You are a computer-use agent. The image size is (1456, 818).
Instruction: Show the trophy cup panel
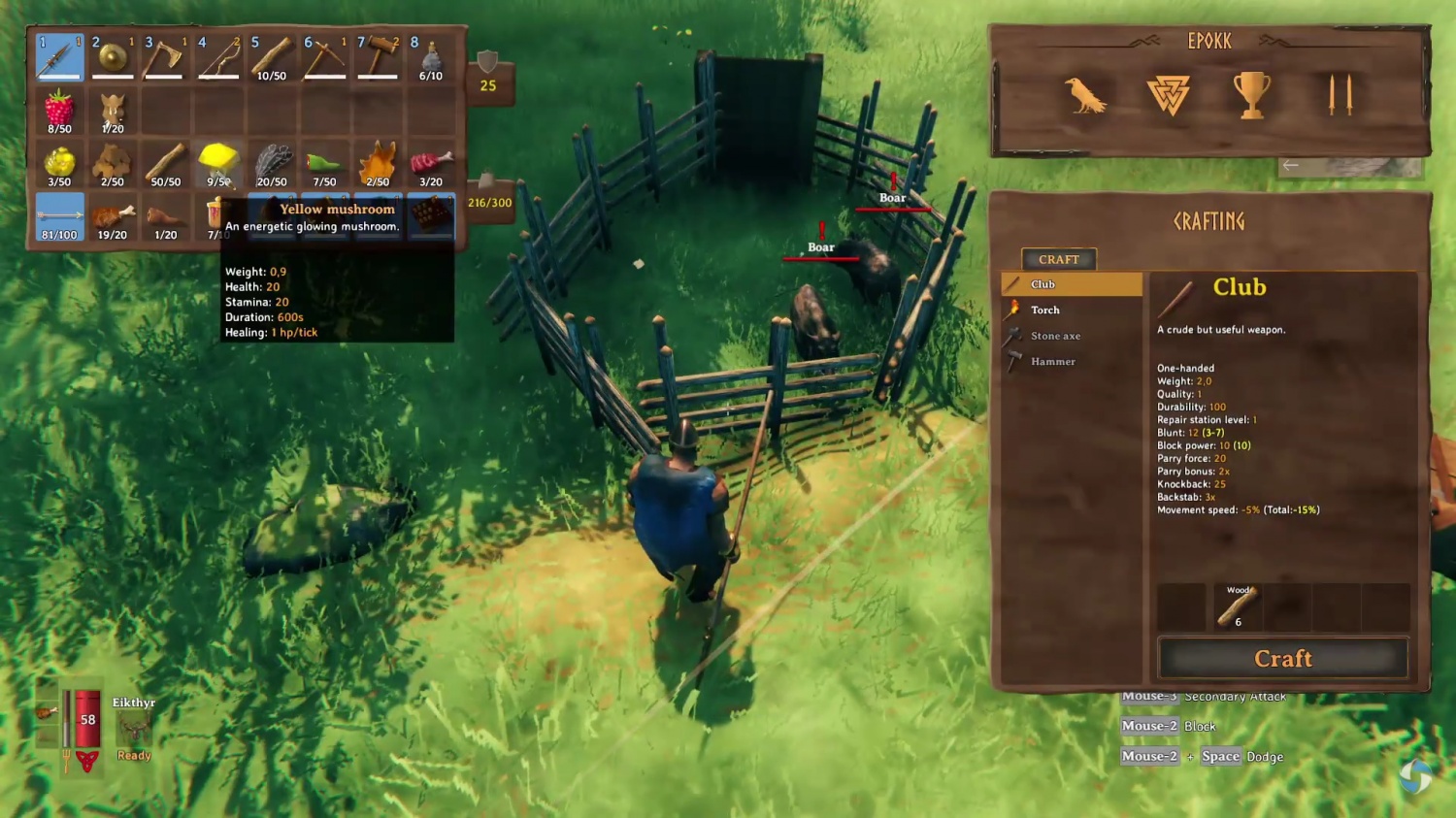click(x=1251, y=95)
